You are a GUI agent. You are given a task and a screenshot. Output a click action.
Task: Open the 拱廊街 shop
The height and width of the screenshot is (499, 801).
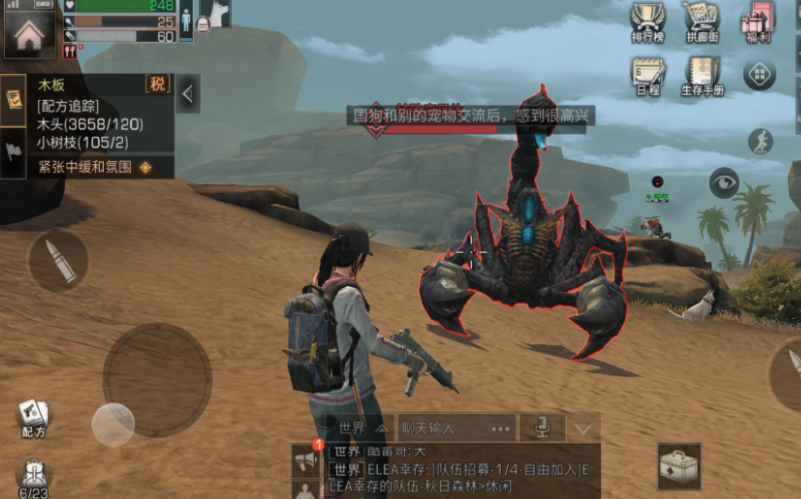[x=701, y=22]
